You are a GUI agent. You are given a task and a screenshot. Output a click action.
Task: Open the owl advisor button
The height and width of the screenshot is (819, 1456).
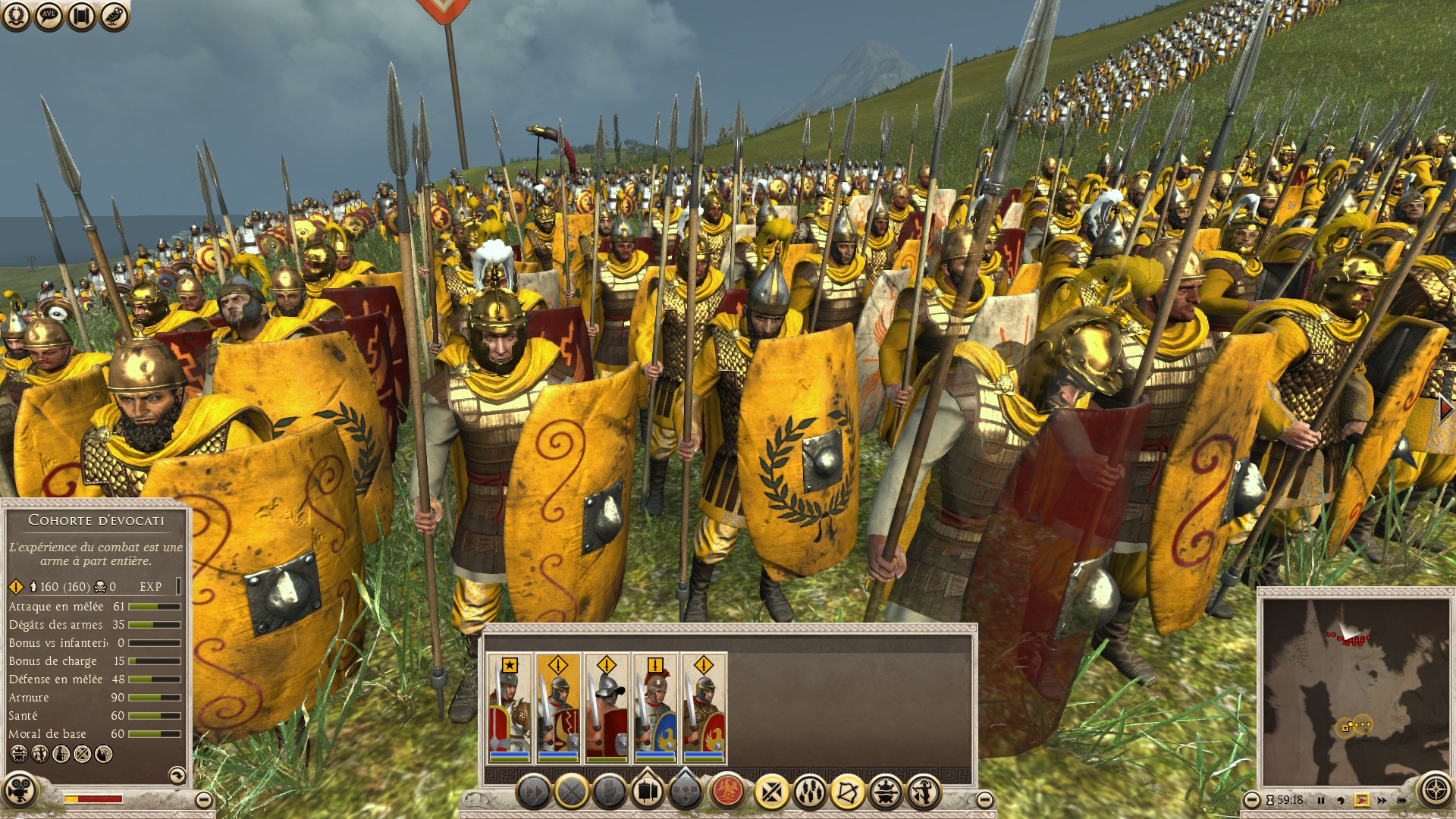pos(114,16)
